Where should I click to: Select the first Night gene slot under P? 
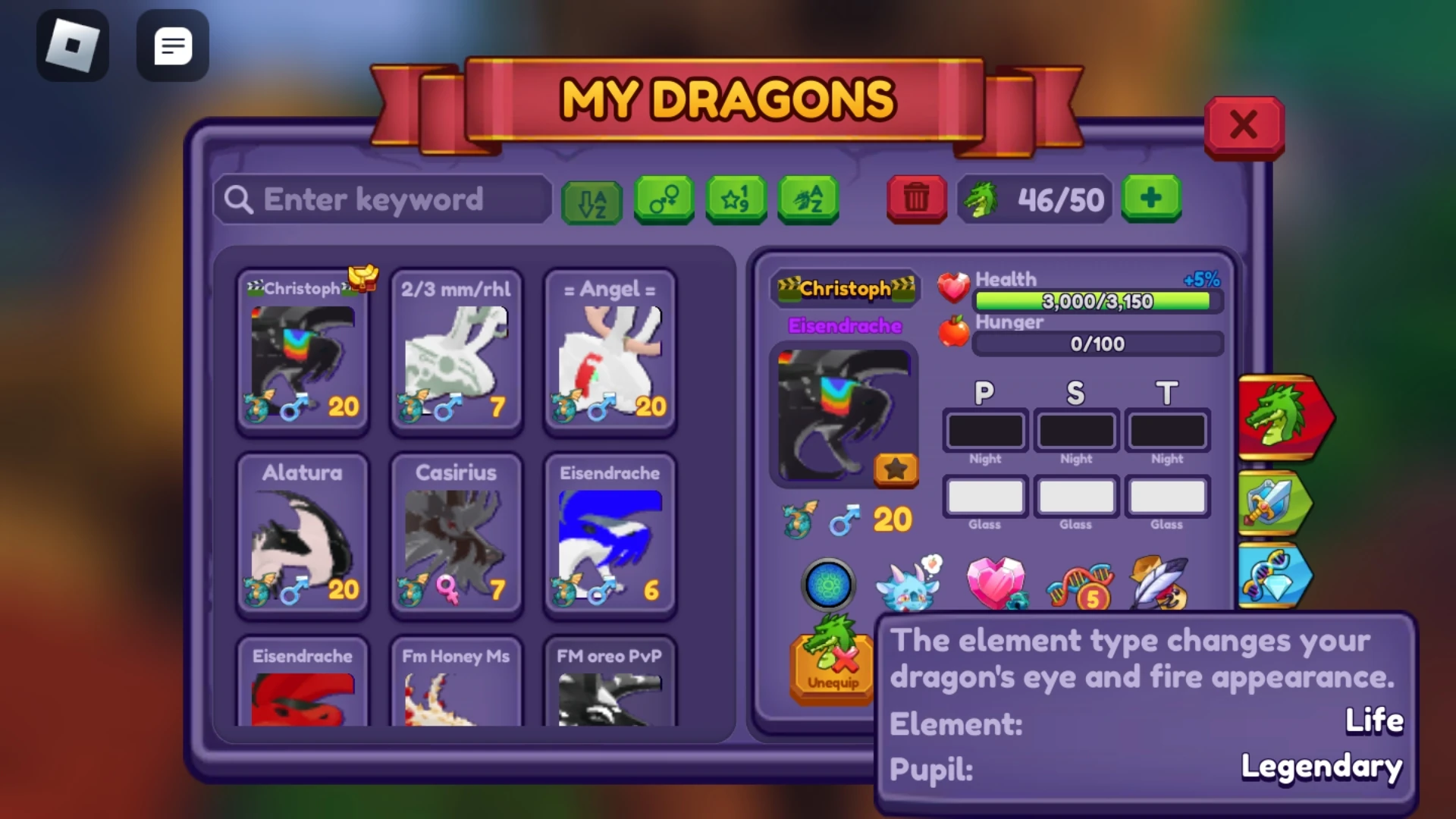984,431
